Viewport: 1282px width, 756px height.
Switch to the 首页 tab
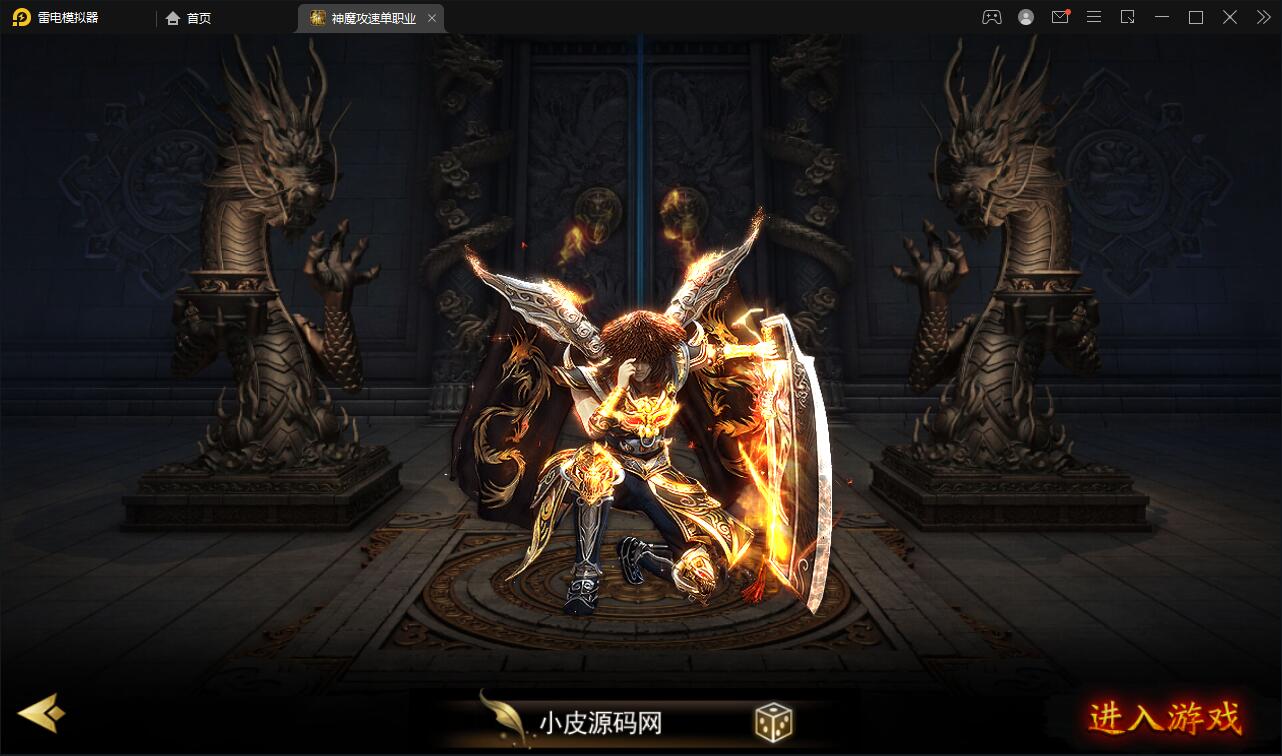click(190, 17)
